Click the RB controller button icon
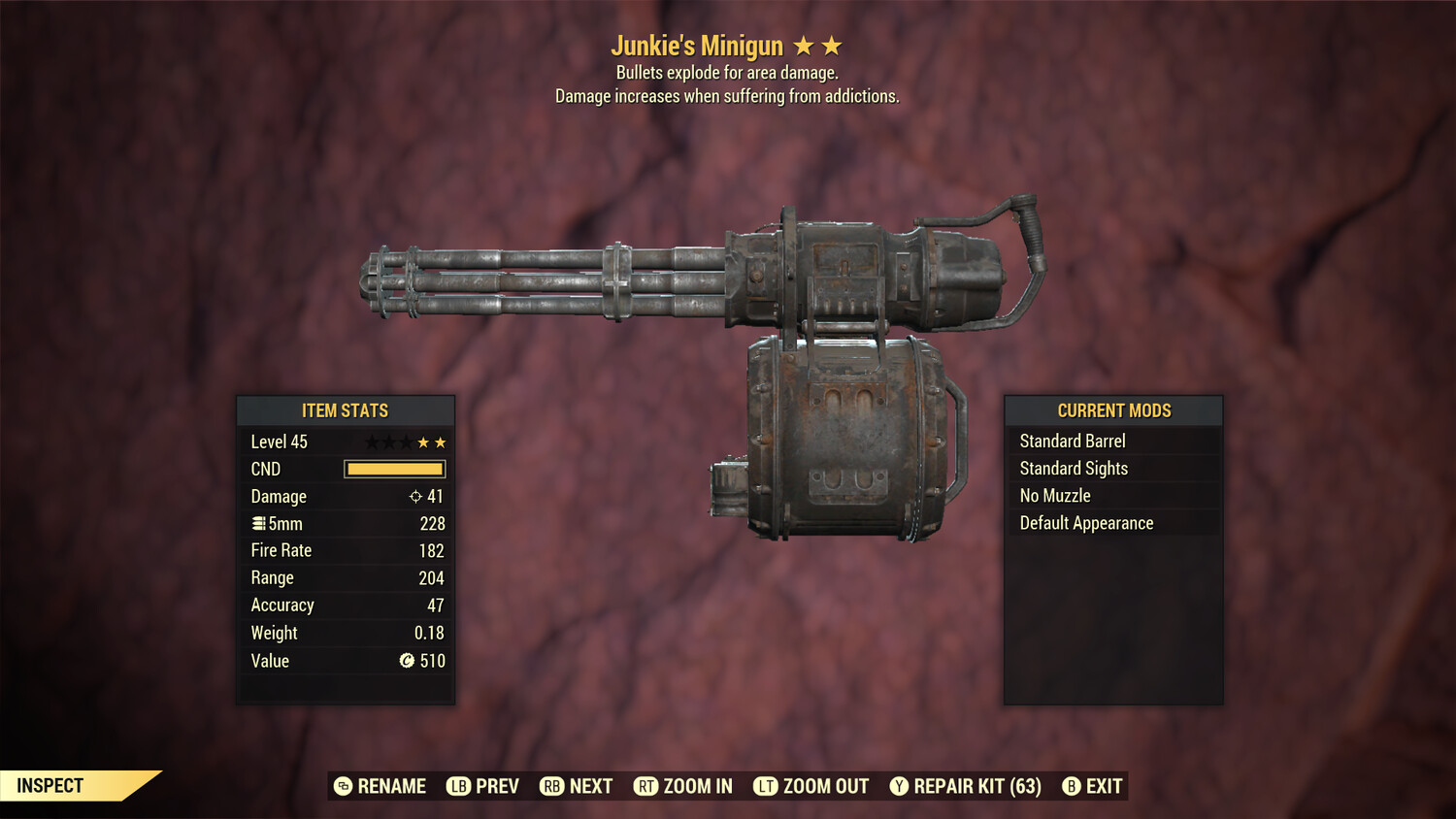The image size is (1456, 819). pos(551,786)
